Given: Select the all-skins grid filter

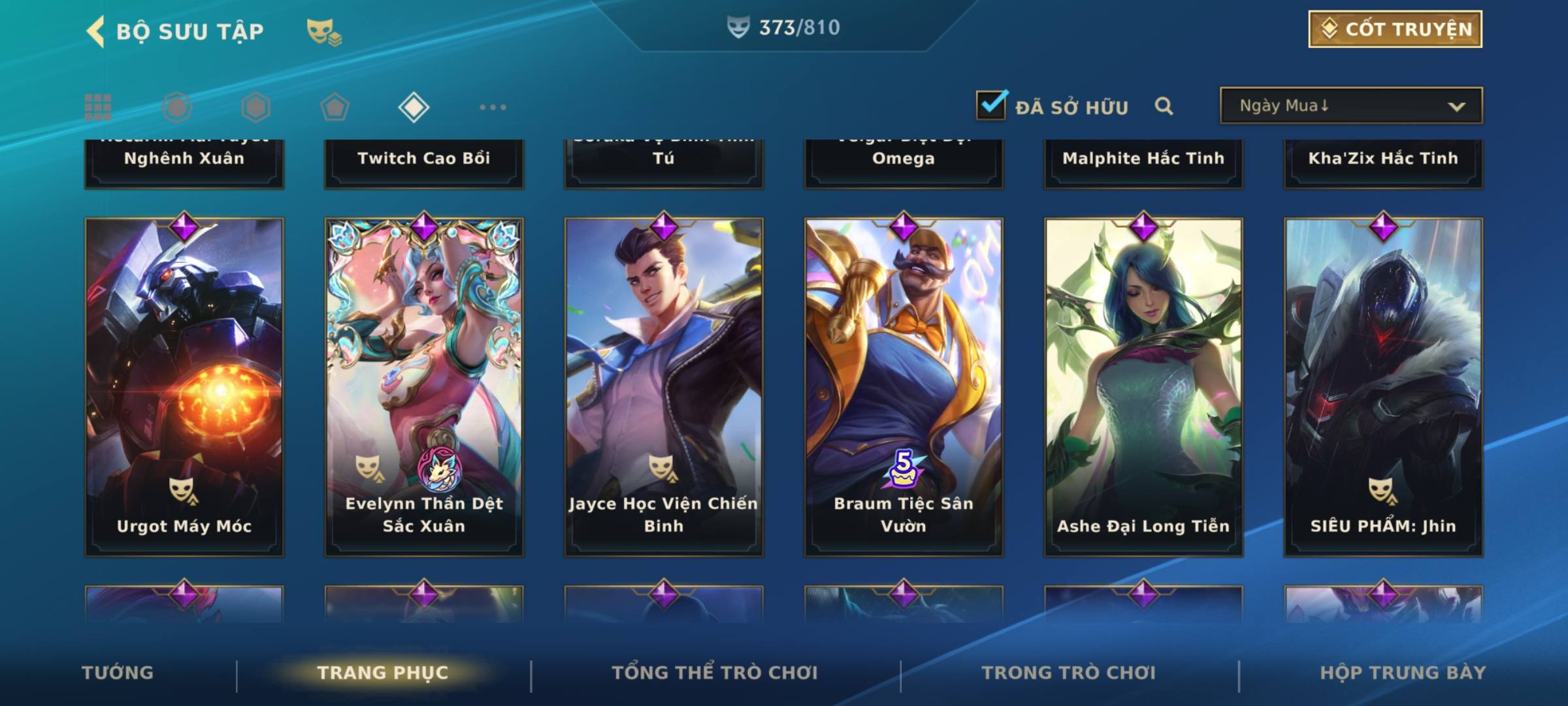Looking at the screenshot, I should [98, 107].
